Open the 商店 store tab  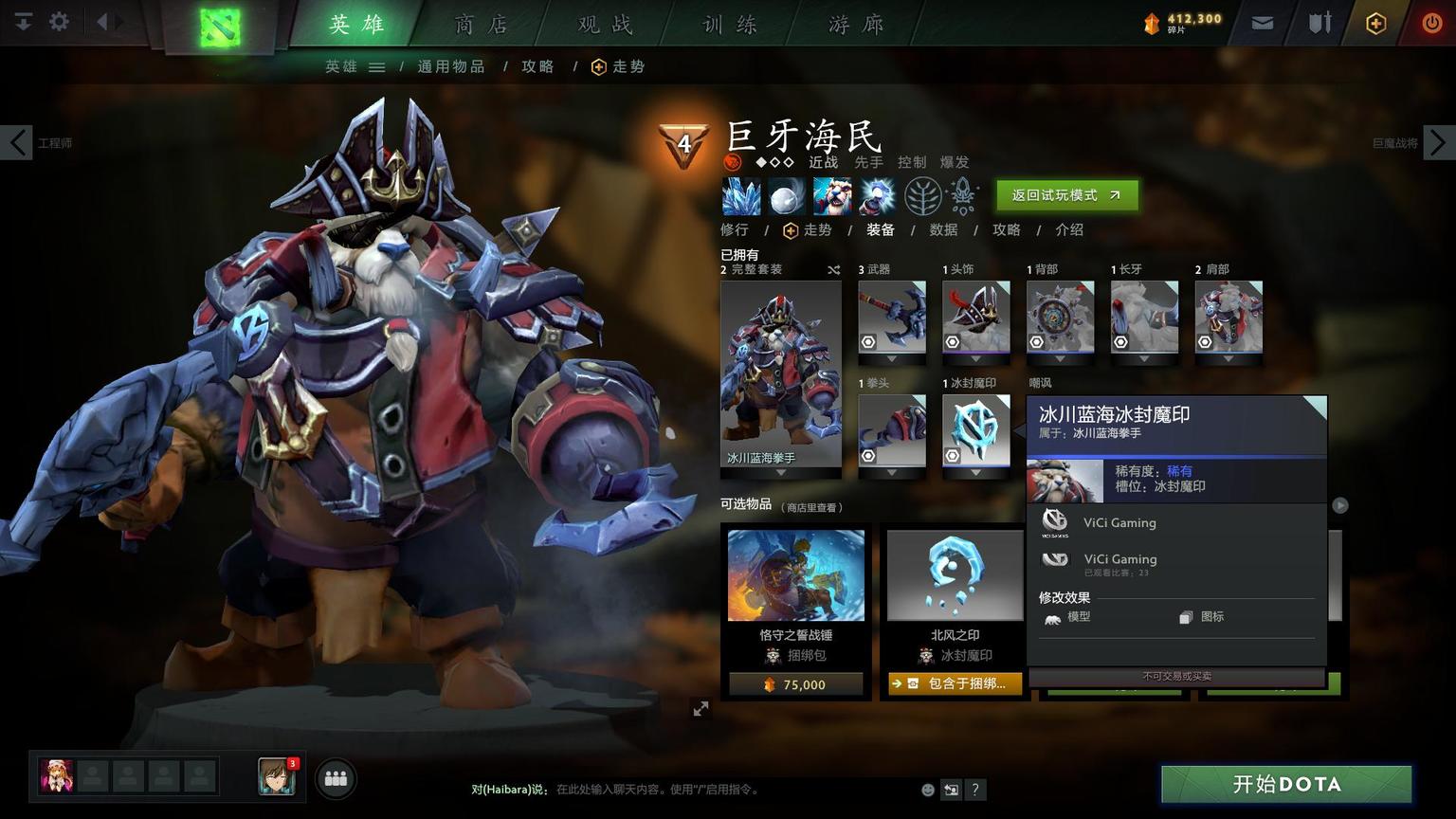click(x=481, y=25)
